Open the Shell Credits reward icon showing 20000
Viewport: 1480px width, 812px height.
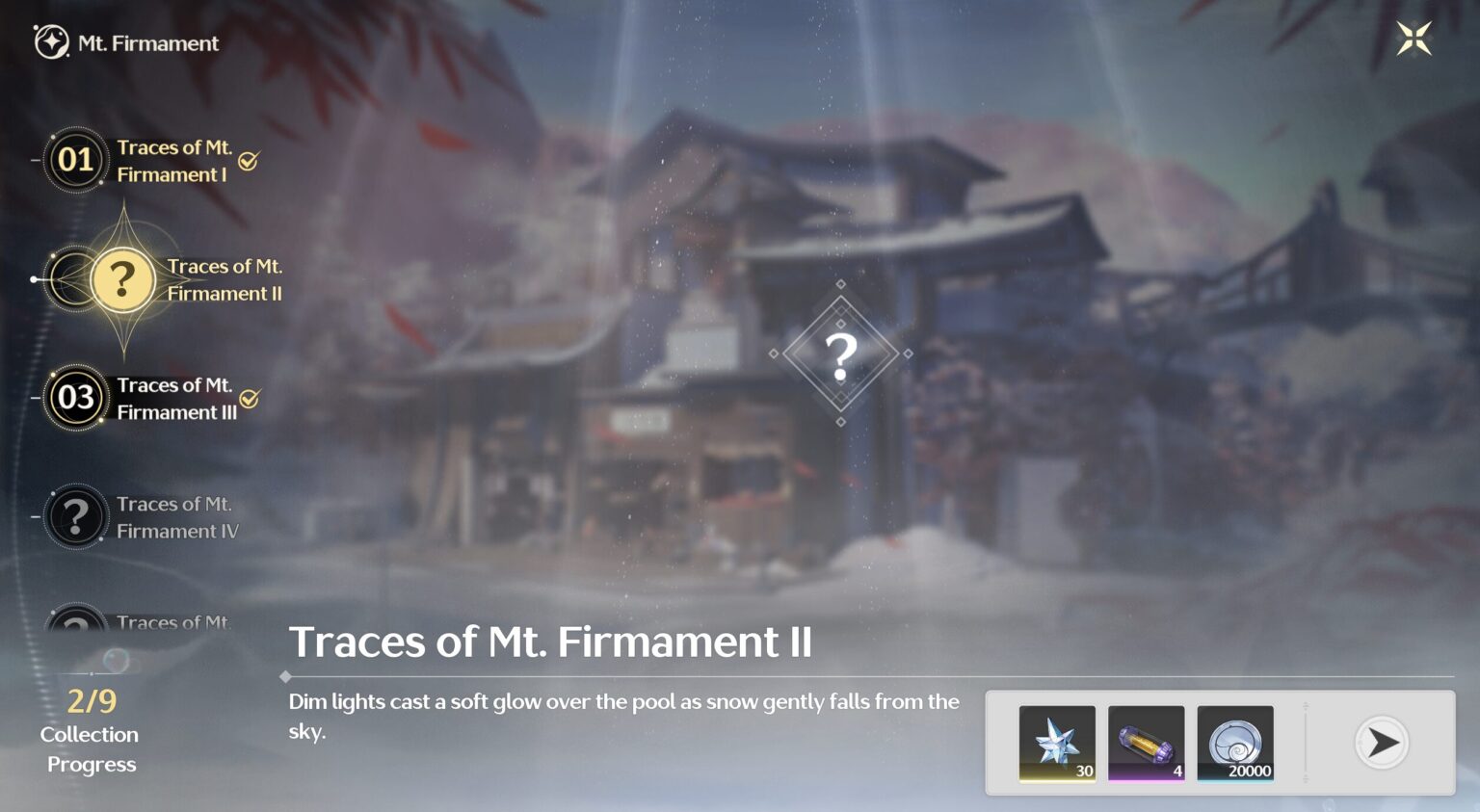1235,743
